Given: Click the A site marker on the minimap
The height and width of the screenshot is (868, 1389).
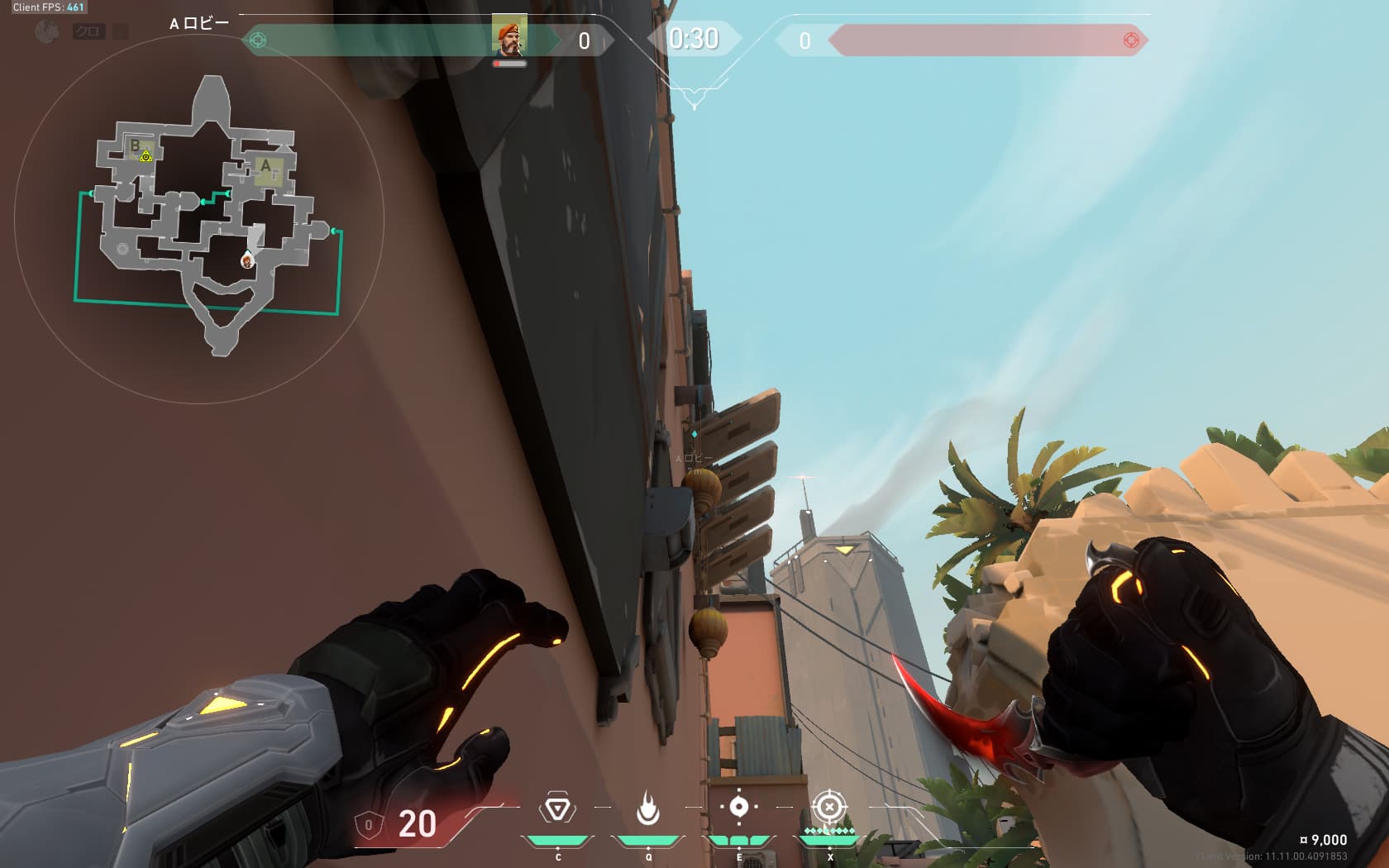Looking at the screenshot, I should pyautogui.click(x=266, y=166).
